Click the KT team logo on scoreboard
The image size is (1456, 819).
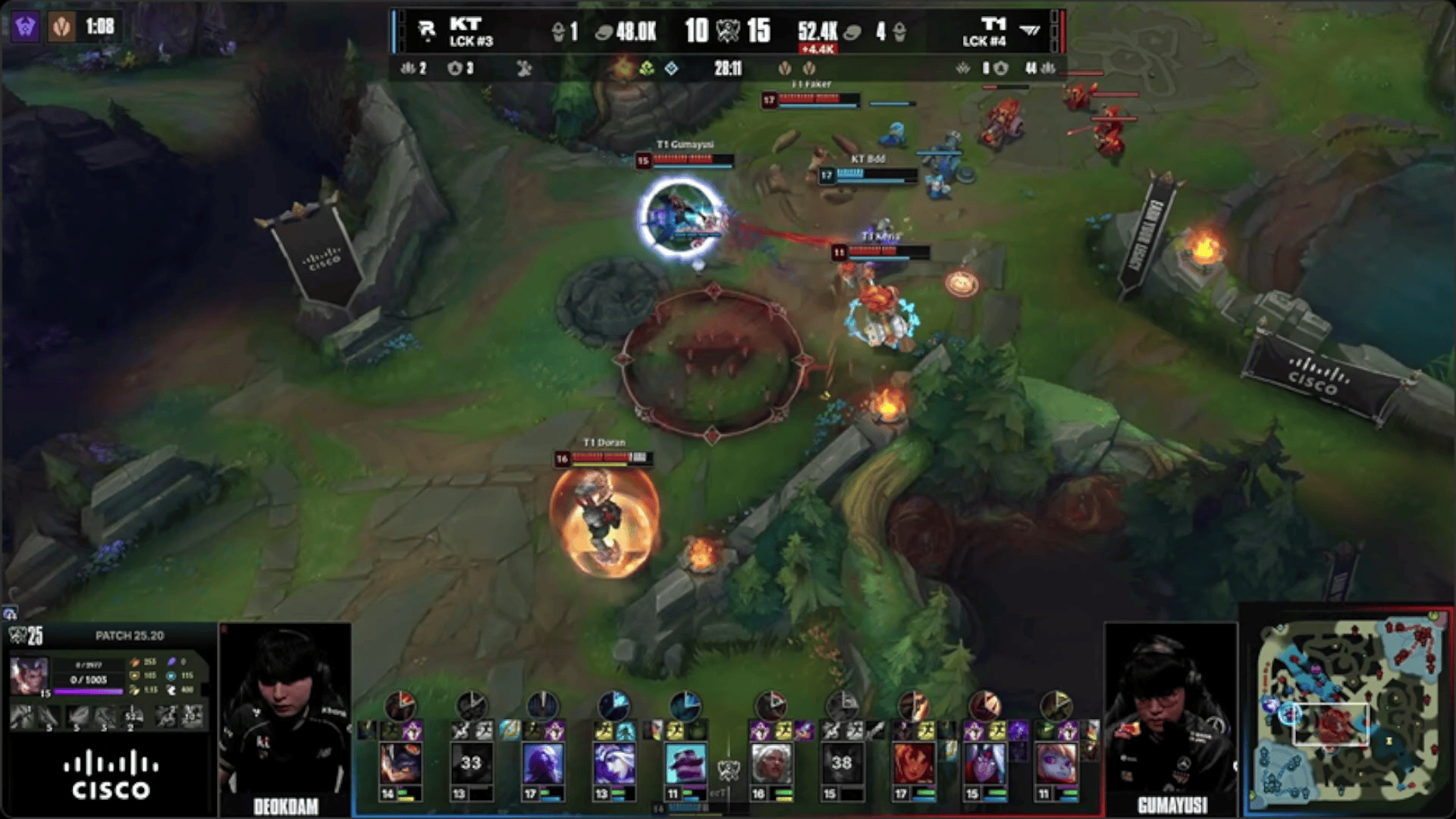click(x=427, y=30)
